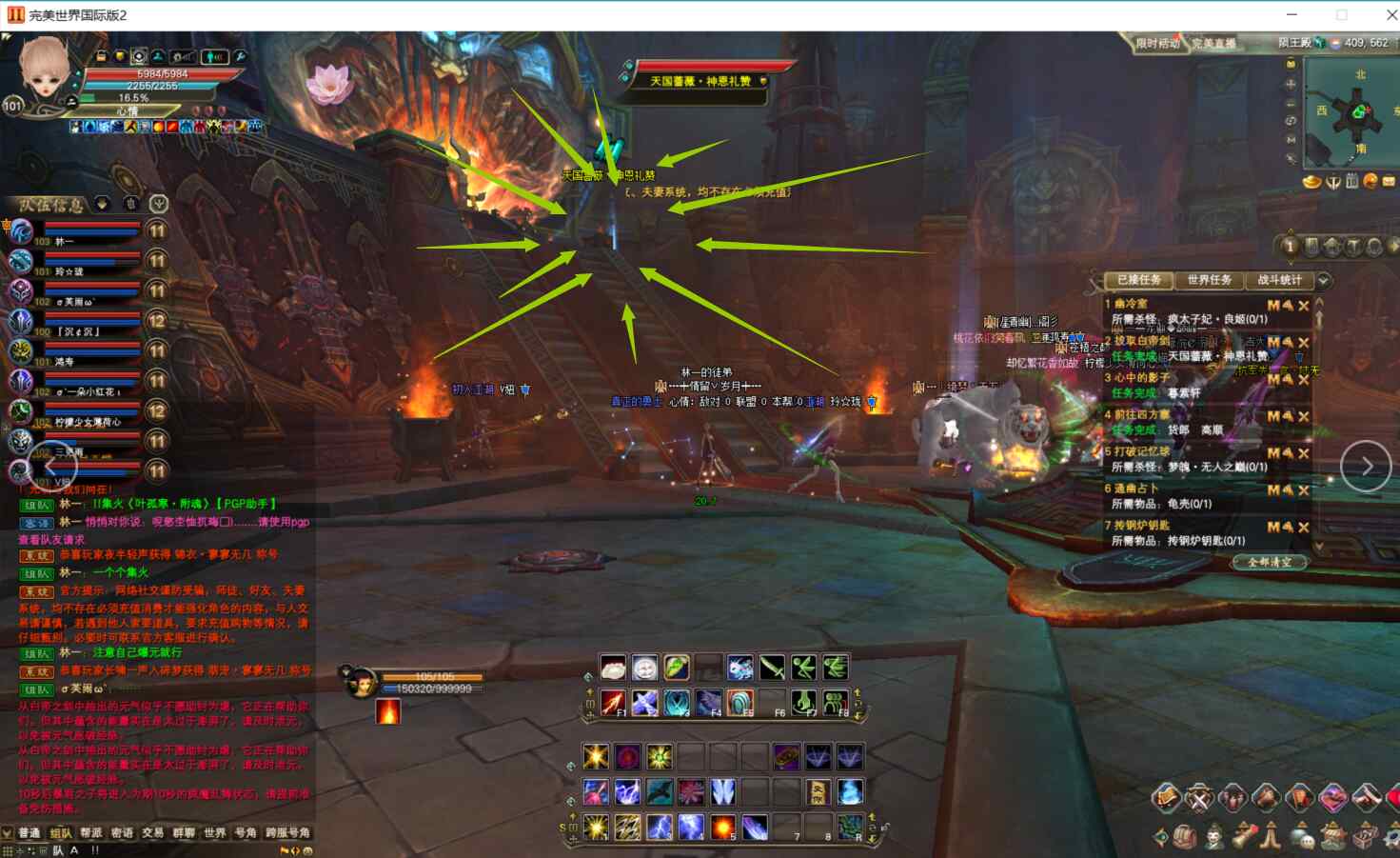
Task: Minimize the game window
Action: (x=1292, y=15)
